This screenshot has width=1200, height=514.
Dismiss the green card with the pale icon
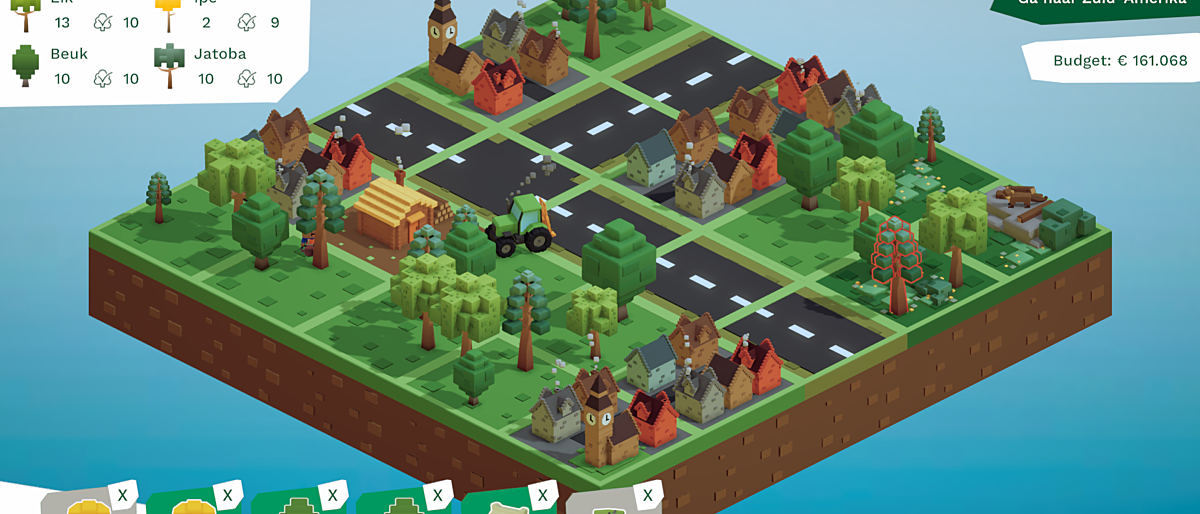pyautogui.click(x=542, y=494)
